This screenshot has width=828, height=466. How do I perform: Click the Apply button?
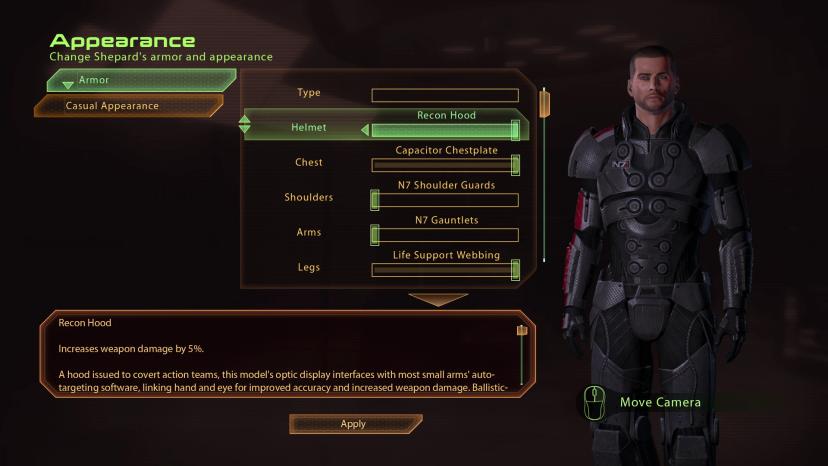tap(354, 424)
